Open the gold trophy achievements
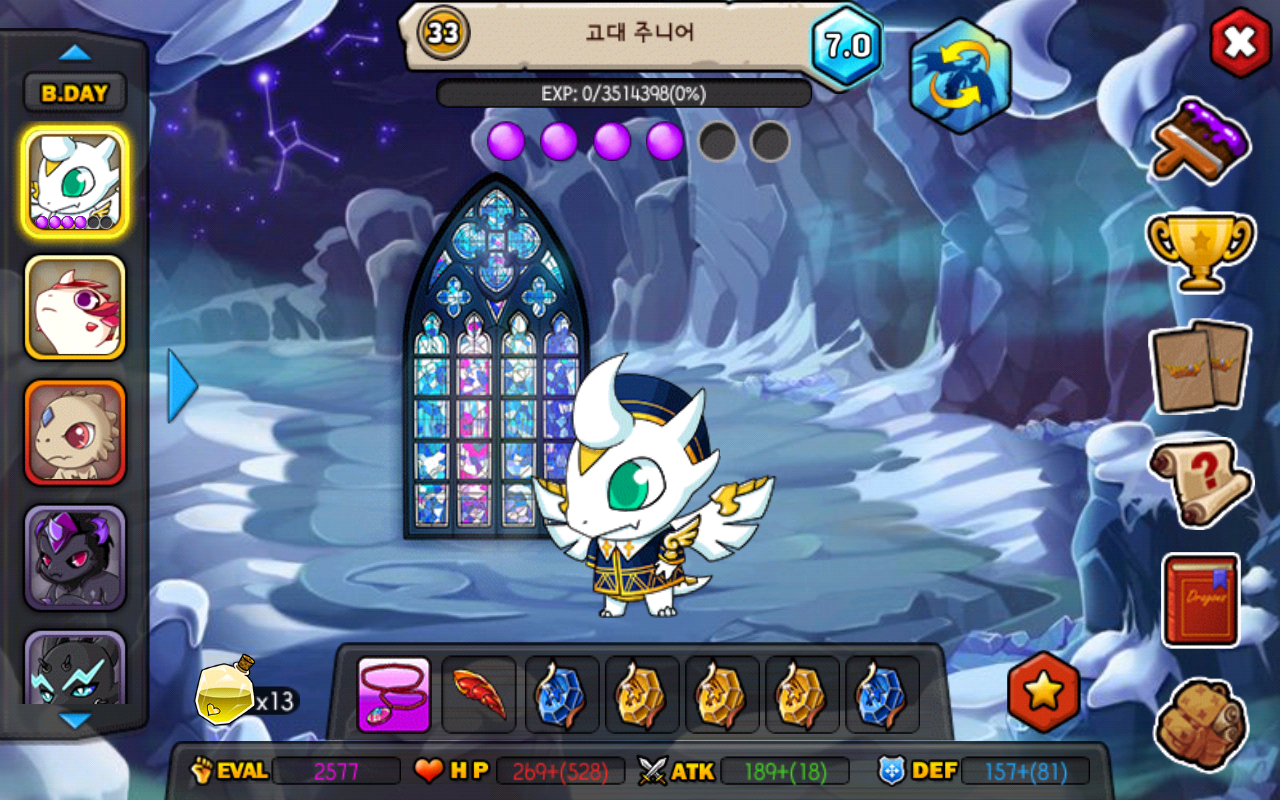 click(1199, 249)
